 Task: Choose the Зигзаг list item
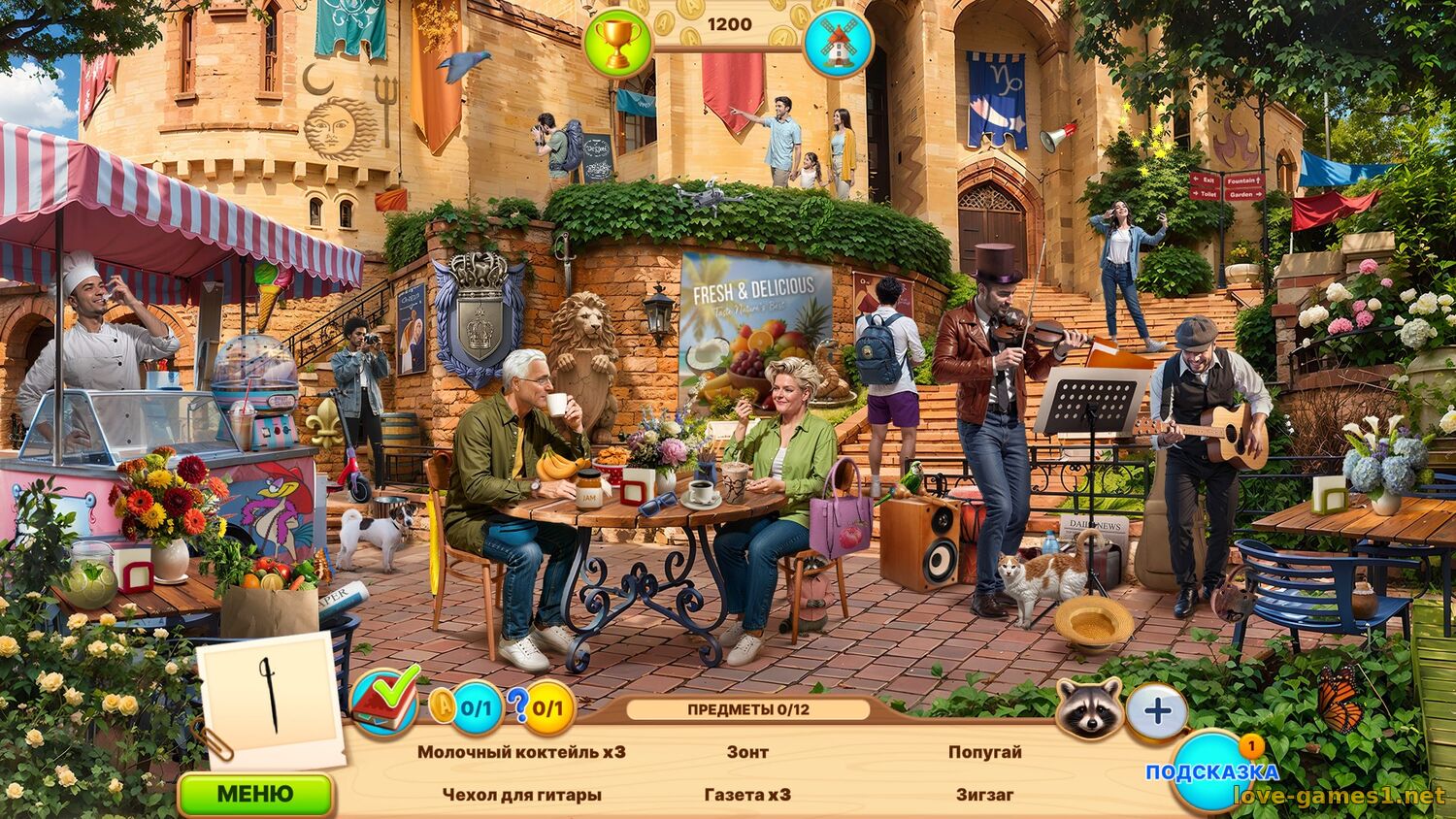pyautogui.click(x=984, y=795)
